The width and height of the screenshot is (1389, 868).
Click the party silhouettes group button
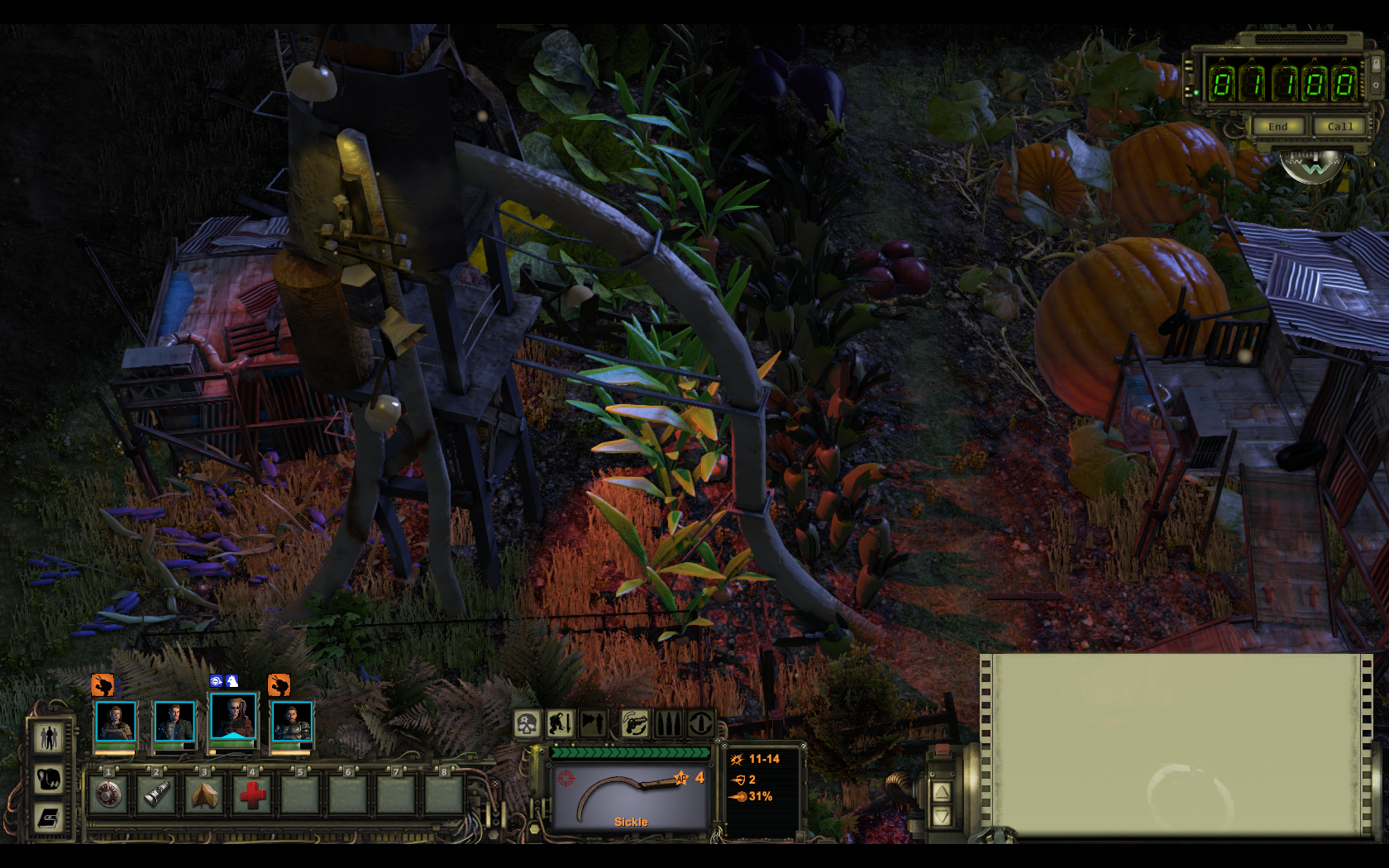coord(49,737)
